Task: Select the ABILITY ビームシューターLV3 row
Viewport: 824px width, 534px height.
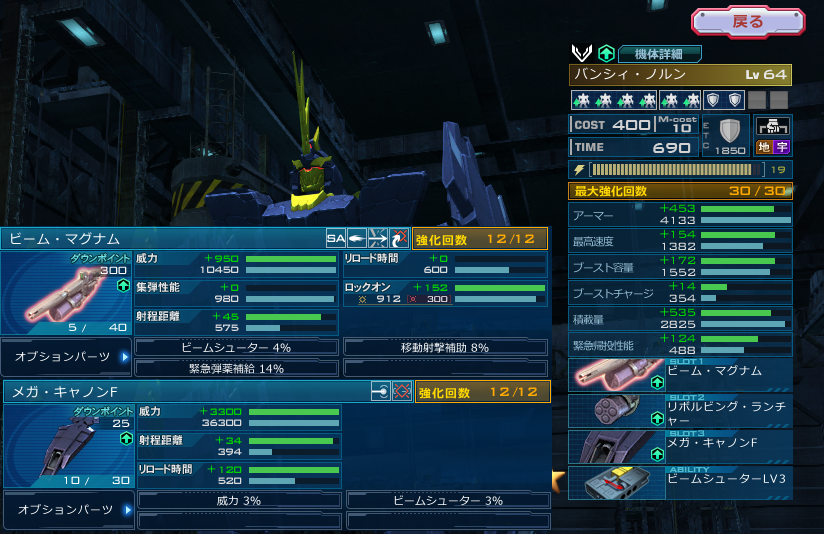Action: point(680,483)
